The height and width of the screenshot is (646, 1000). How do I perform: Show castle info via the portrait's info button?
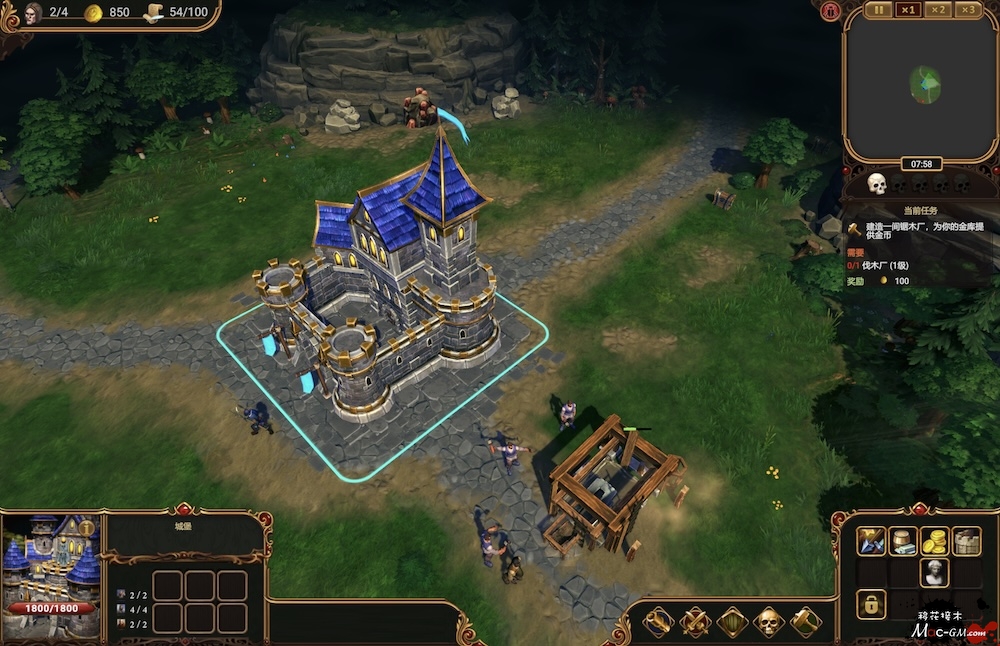87,527
